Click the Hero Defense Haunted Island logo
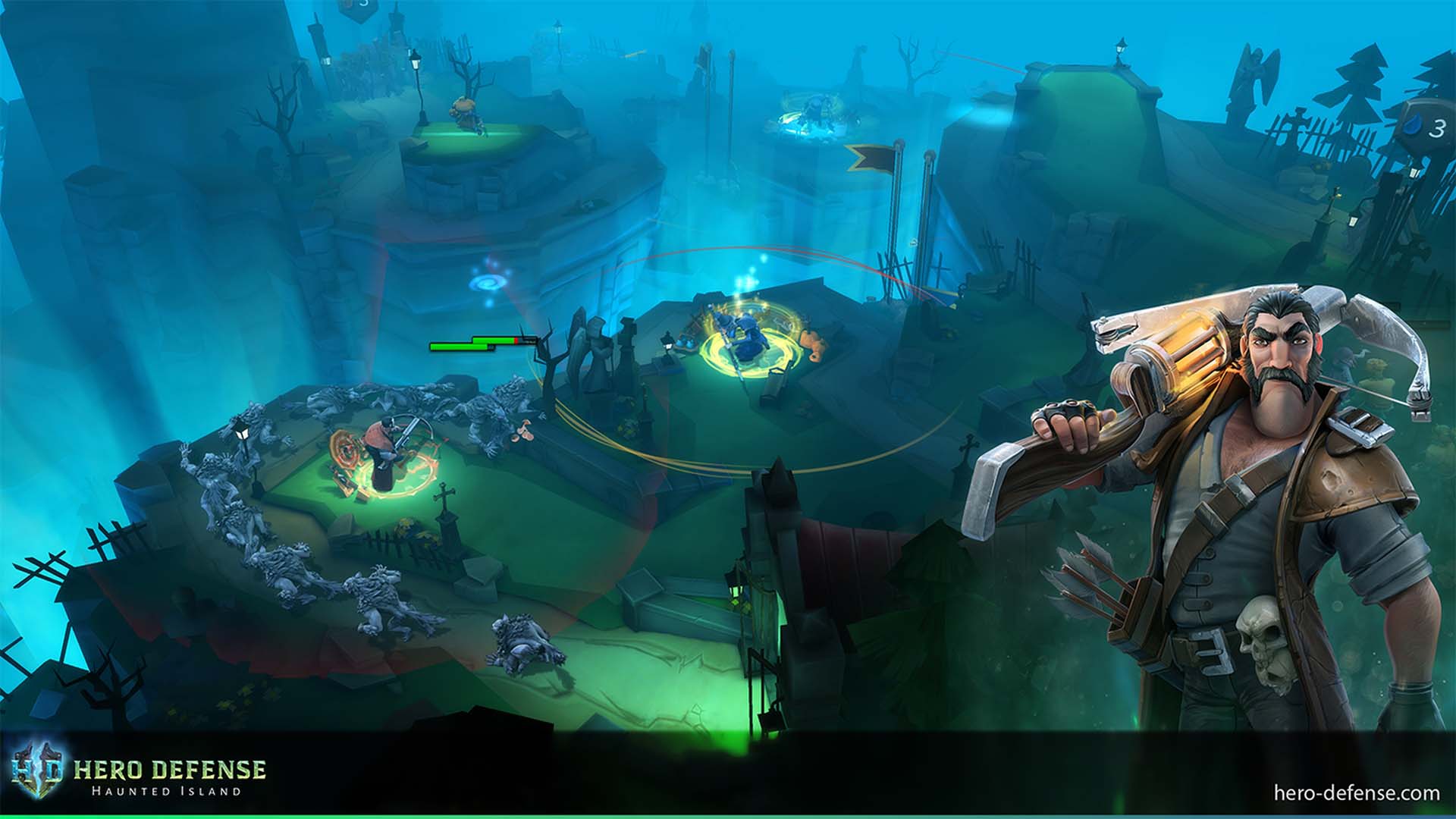 pos(139,777)
